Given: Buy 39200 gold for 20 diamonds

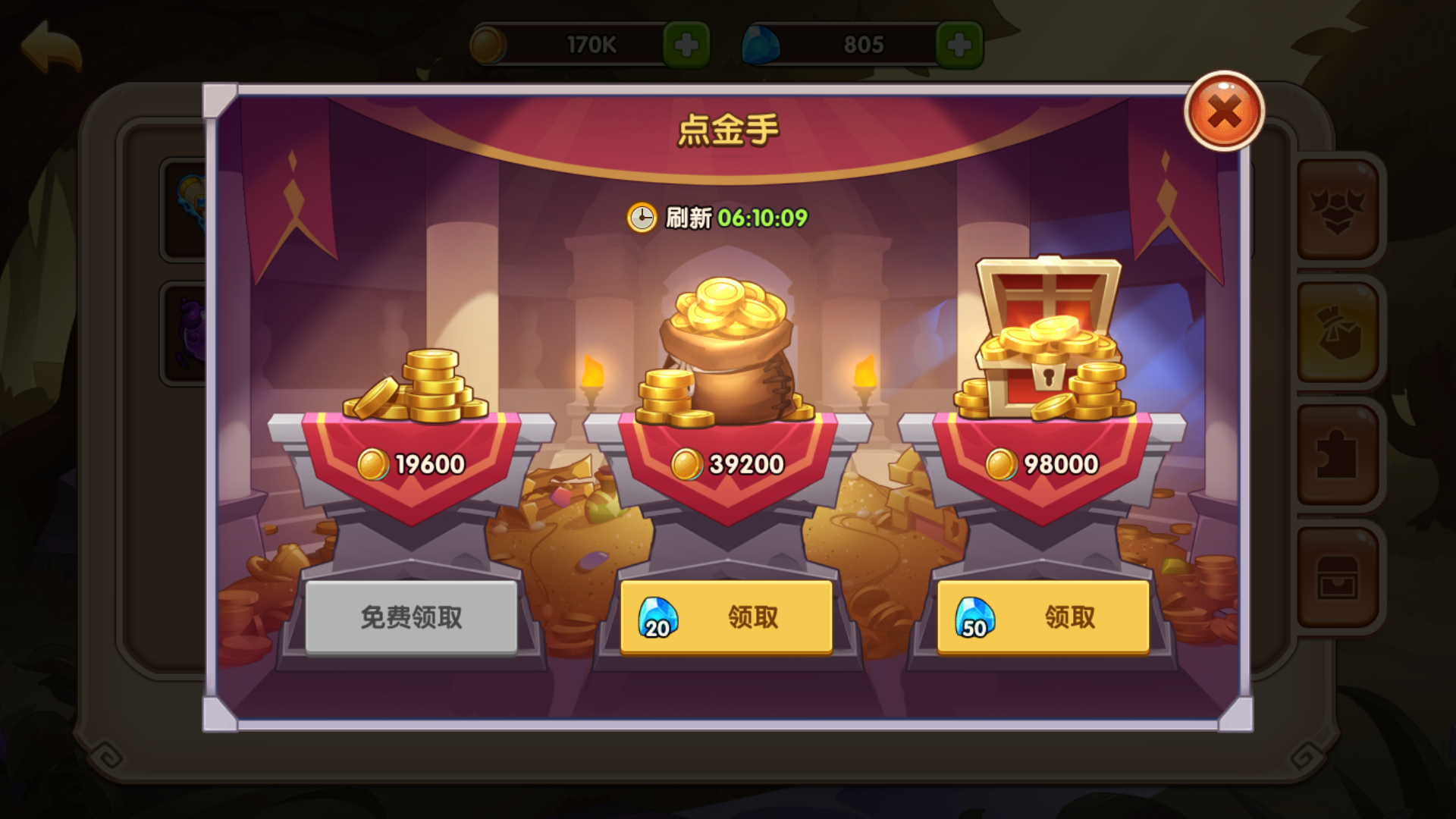Looking at the screenshot, I should (726, 617).
